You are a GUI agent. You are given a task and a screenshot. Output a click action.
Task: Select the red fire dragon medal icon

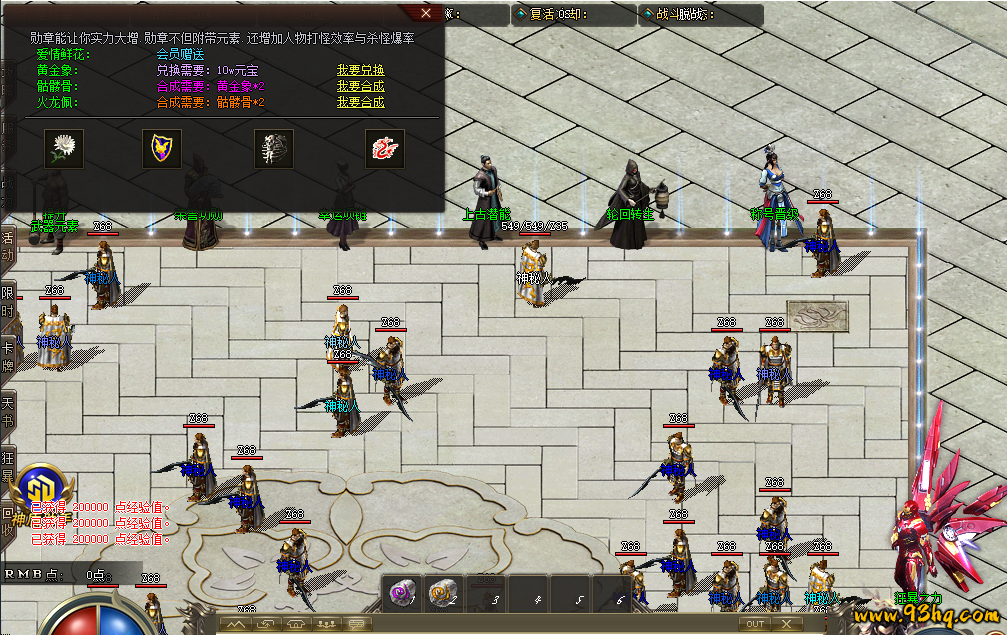click(x=384, y=147)
